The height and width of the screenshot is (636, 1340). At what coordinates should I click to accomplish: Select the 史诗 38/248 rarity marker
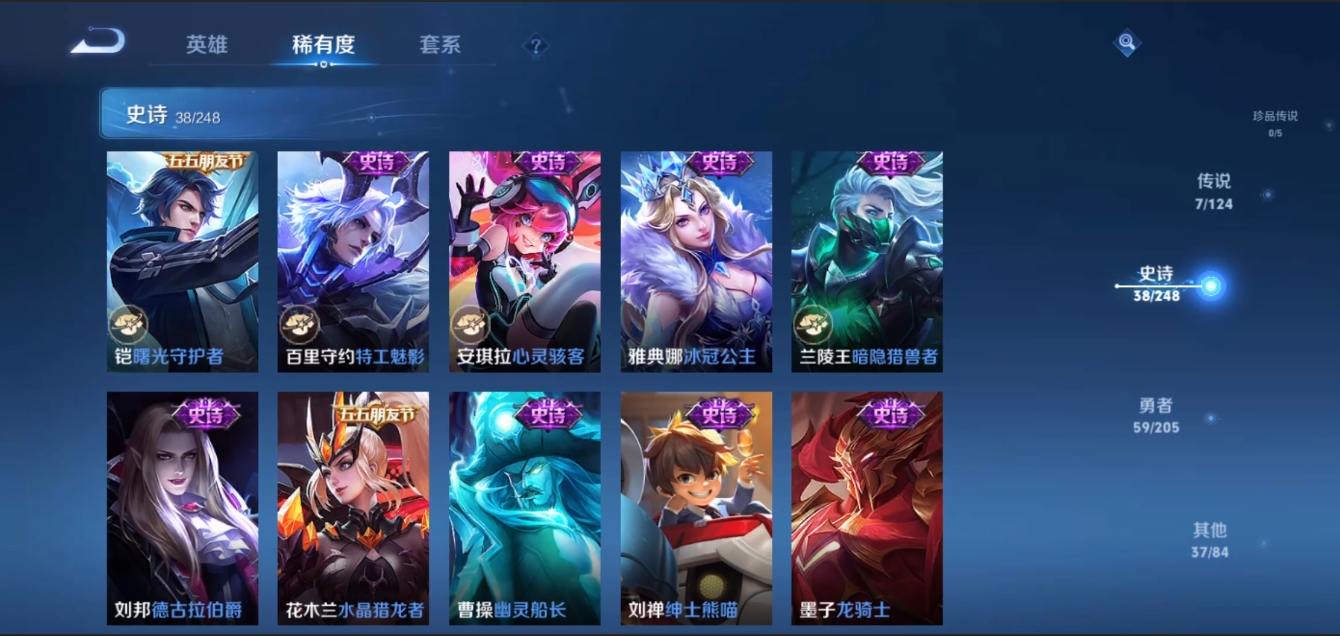[x=1158, y=284]
